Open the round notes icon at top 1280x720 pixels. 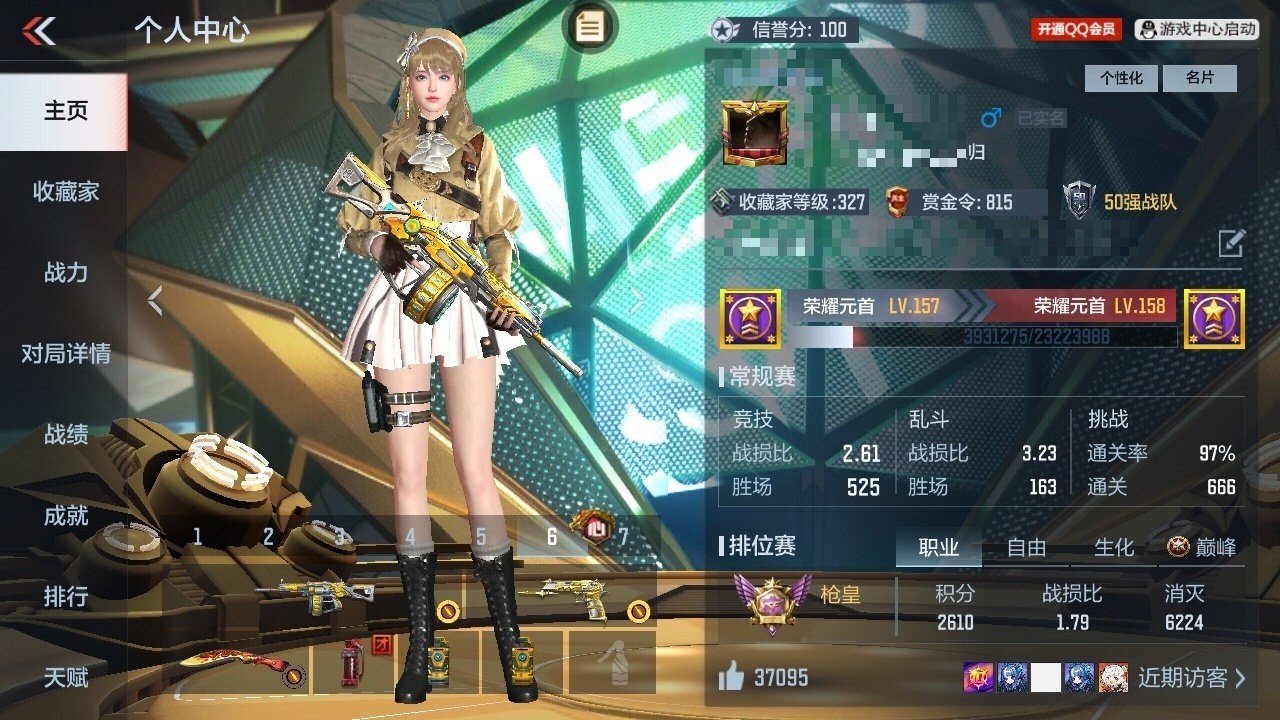589,28
